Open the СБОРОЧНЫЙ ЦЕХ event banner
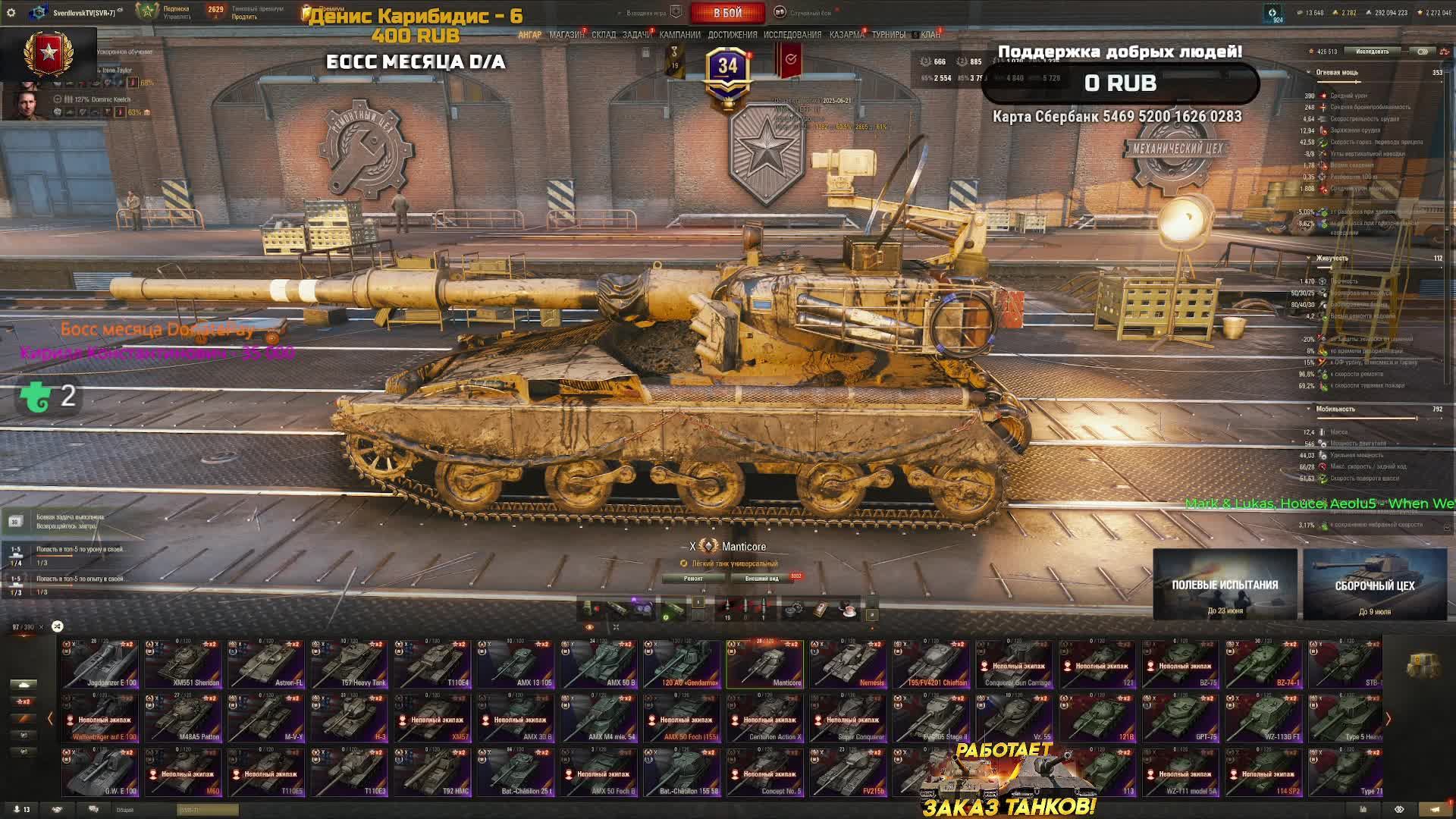This screenshot has height=819, width=1456. tap(1374, 585)
